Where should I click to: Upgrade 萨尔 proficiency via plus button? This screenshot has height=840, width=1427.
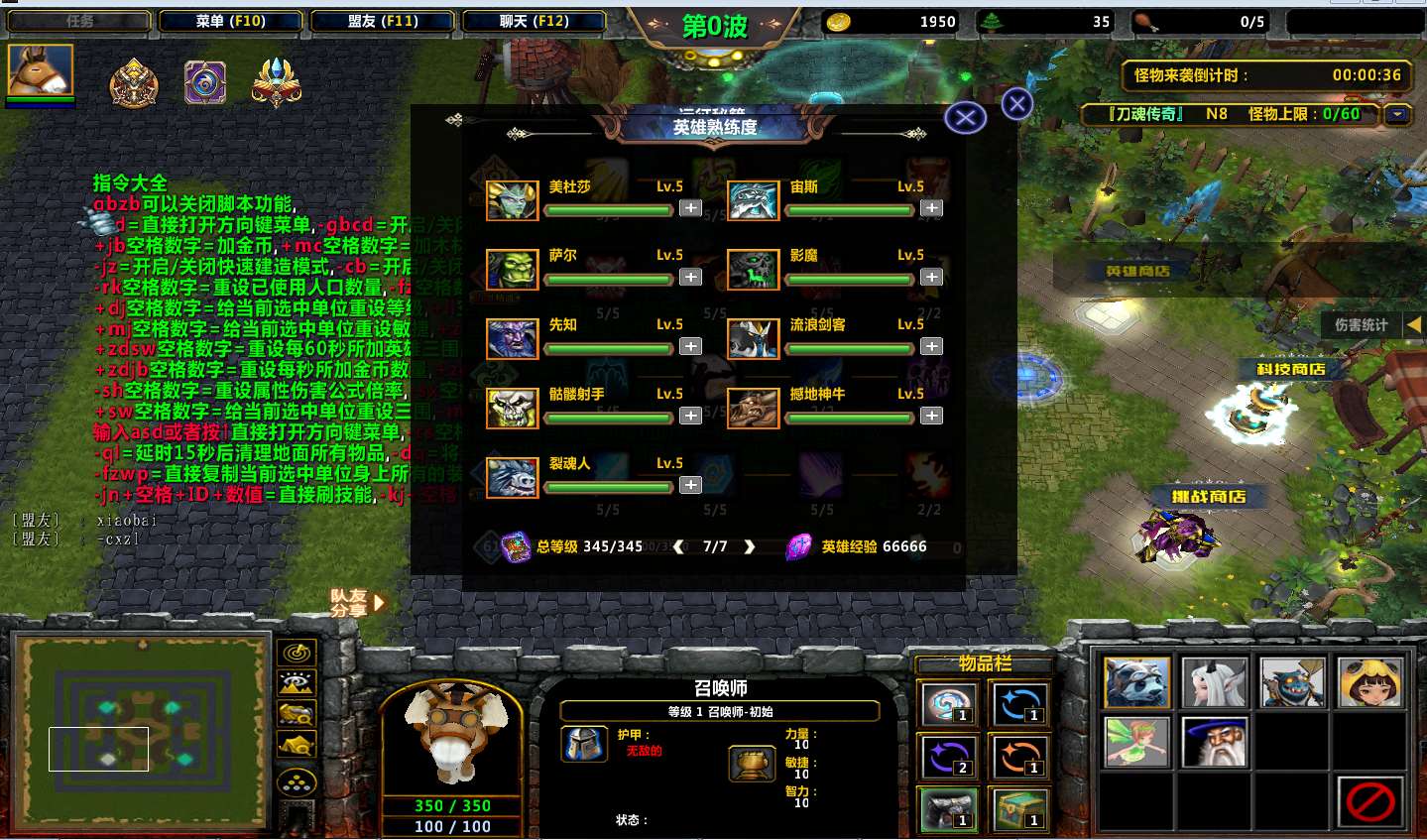click(x=690, y=278)
